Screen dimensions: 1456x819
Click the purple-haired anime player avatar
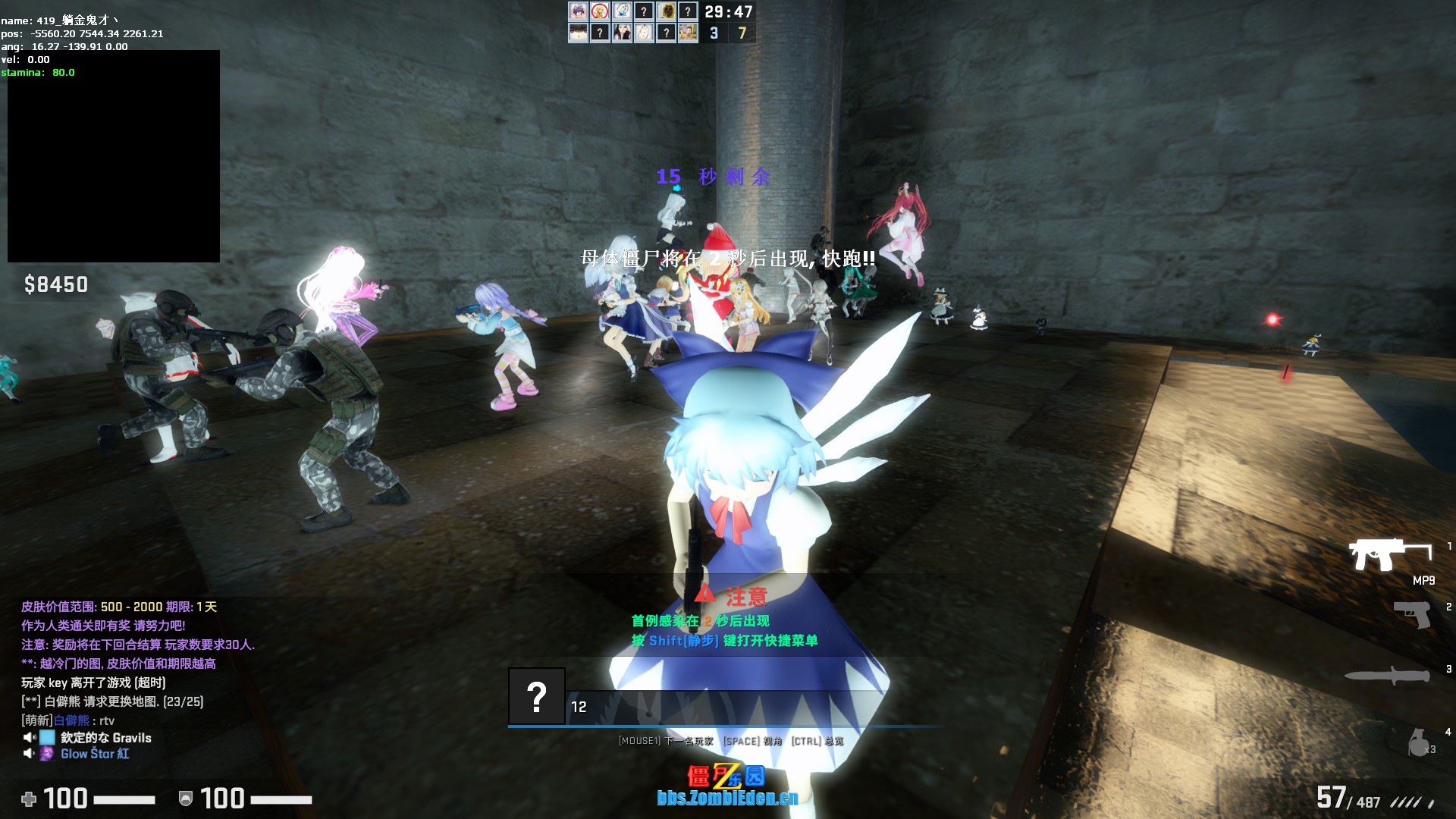pyautogui.click(x=578, y=11)
